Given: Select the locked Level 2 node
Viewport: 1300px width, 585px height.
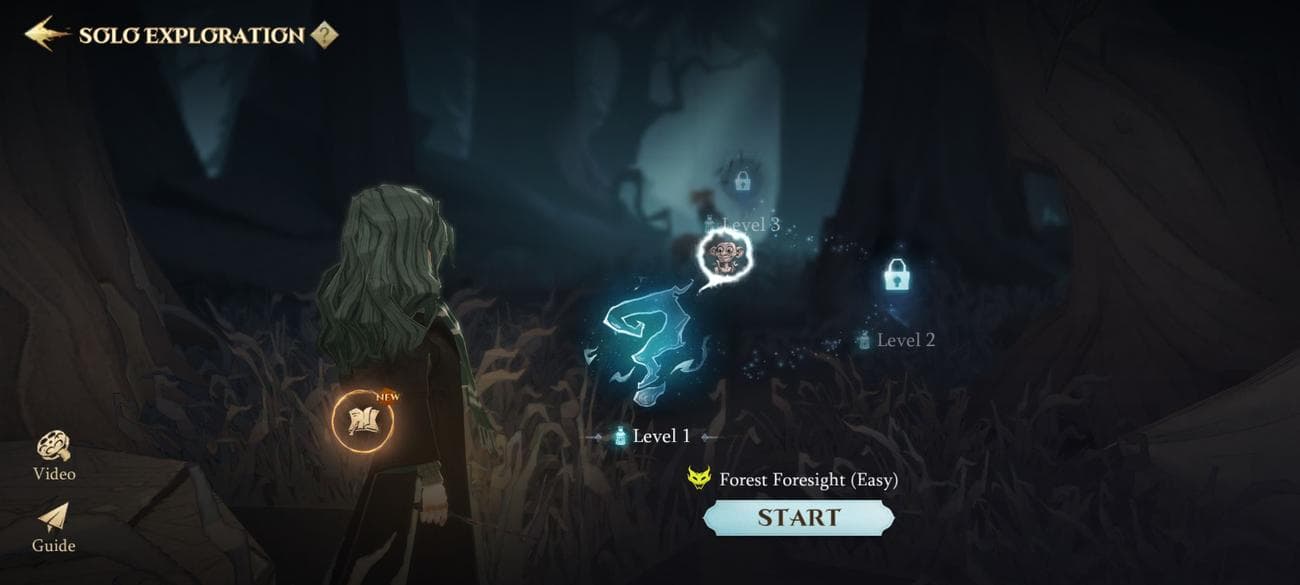Looking at the screenshot, I should point(896,276).
